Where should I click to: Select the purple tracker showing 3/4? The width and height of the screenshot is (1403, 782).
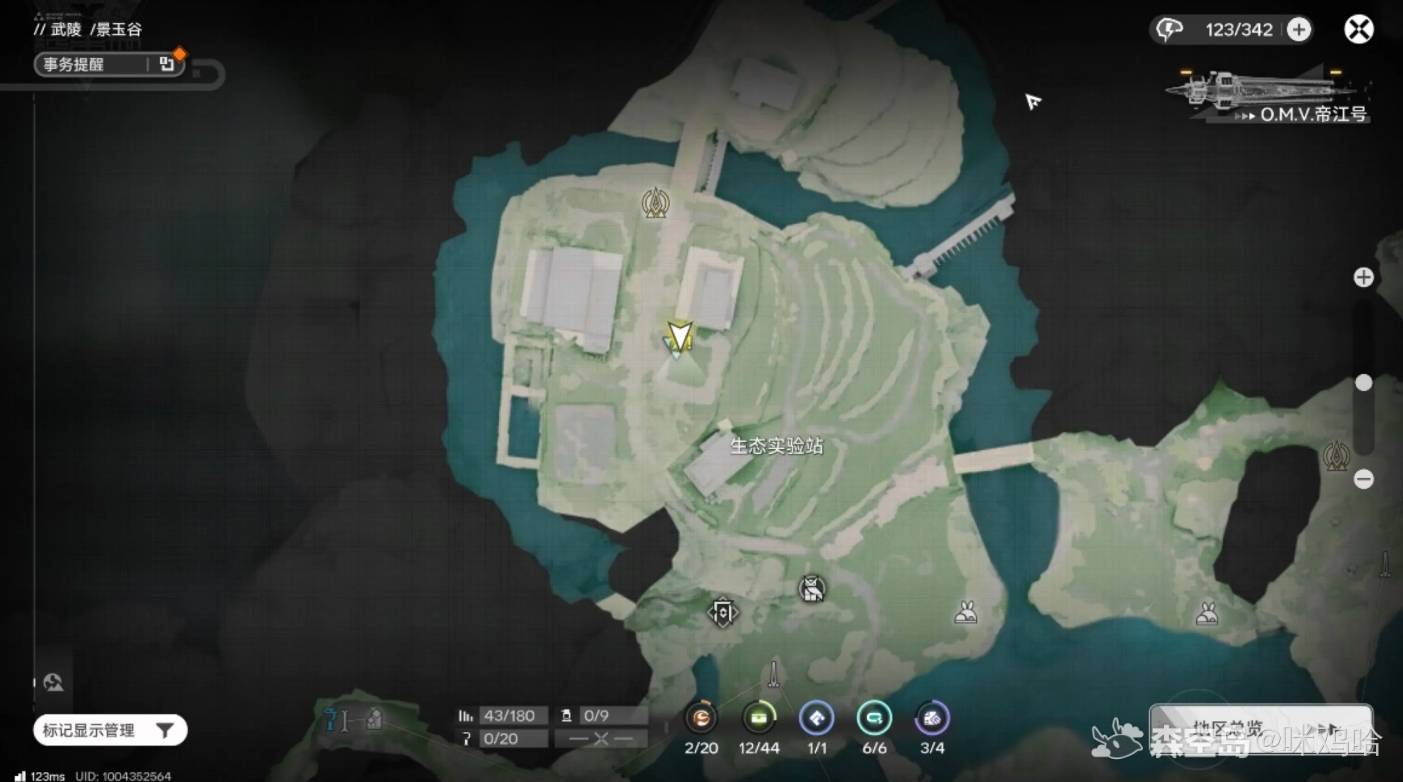pos(932,717)
